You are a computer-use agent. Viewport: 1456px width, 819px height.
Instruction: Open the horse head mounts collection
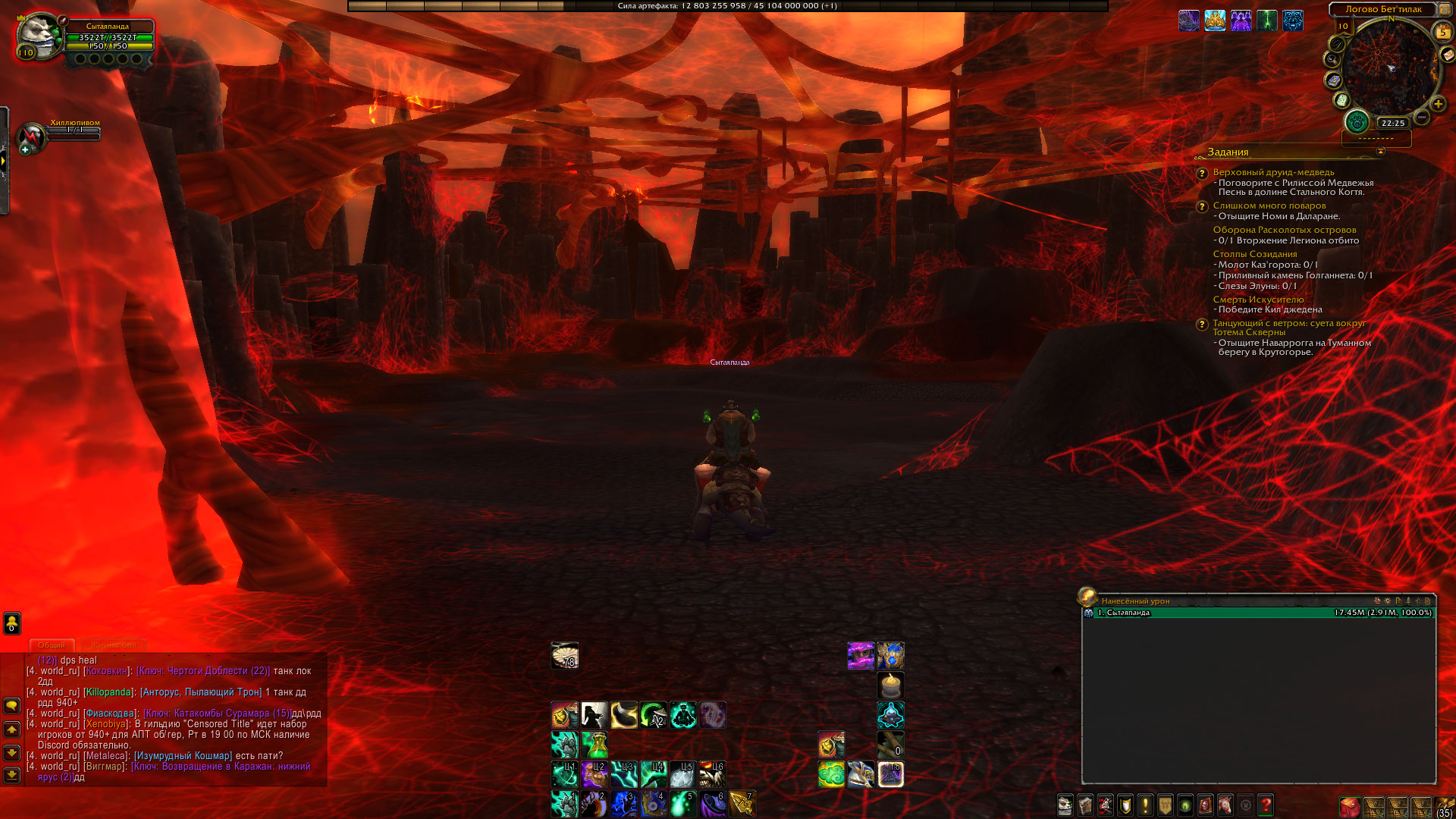1225,805
